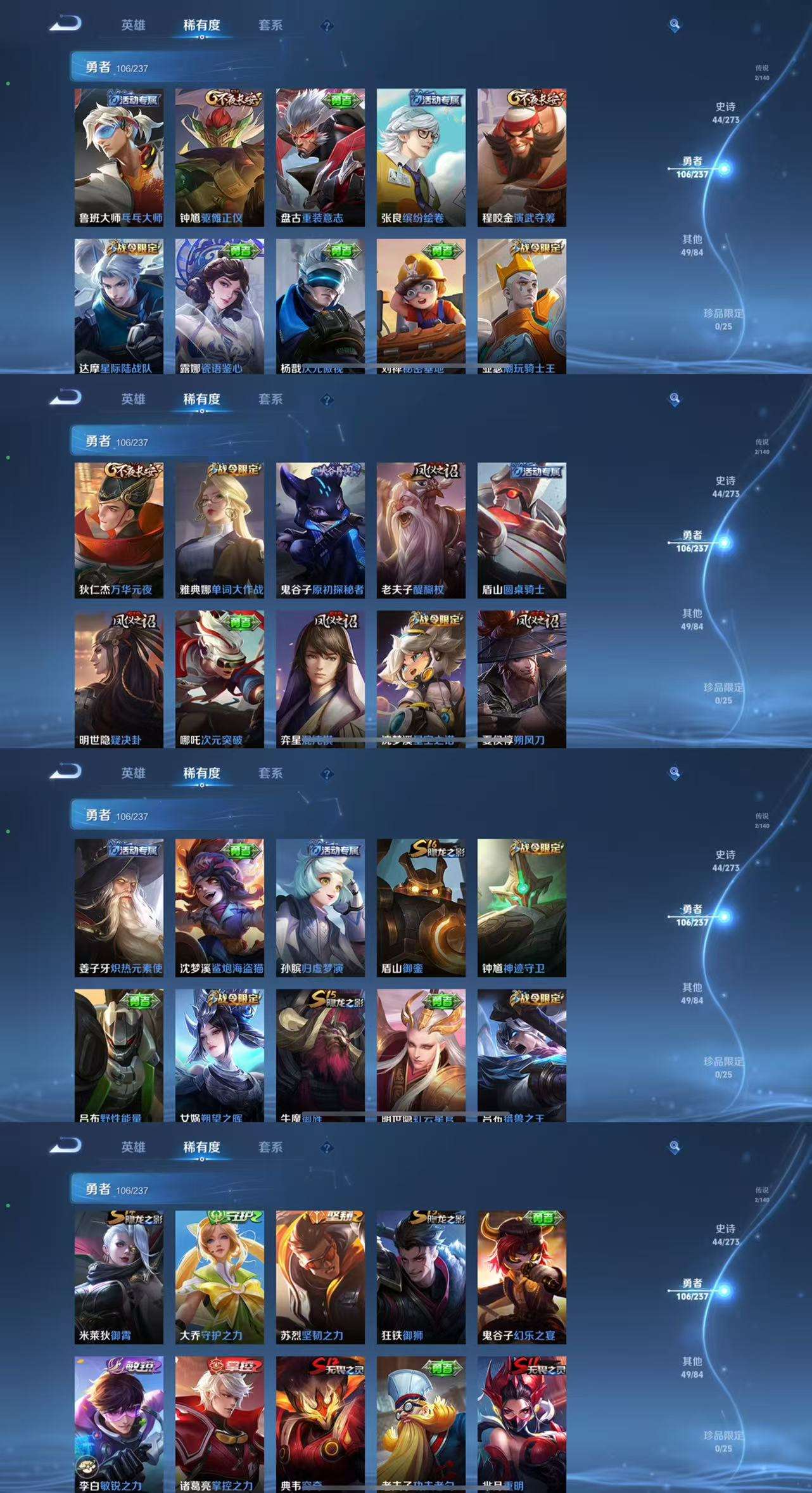View the 鬼谷子 原初探秘者 skin card

(320, 530)
